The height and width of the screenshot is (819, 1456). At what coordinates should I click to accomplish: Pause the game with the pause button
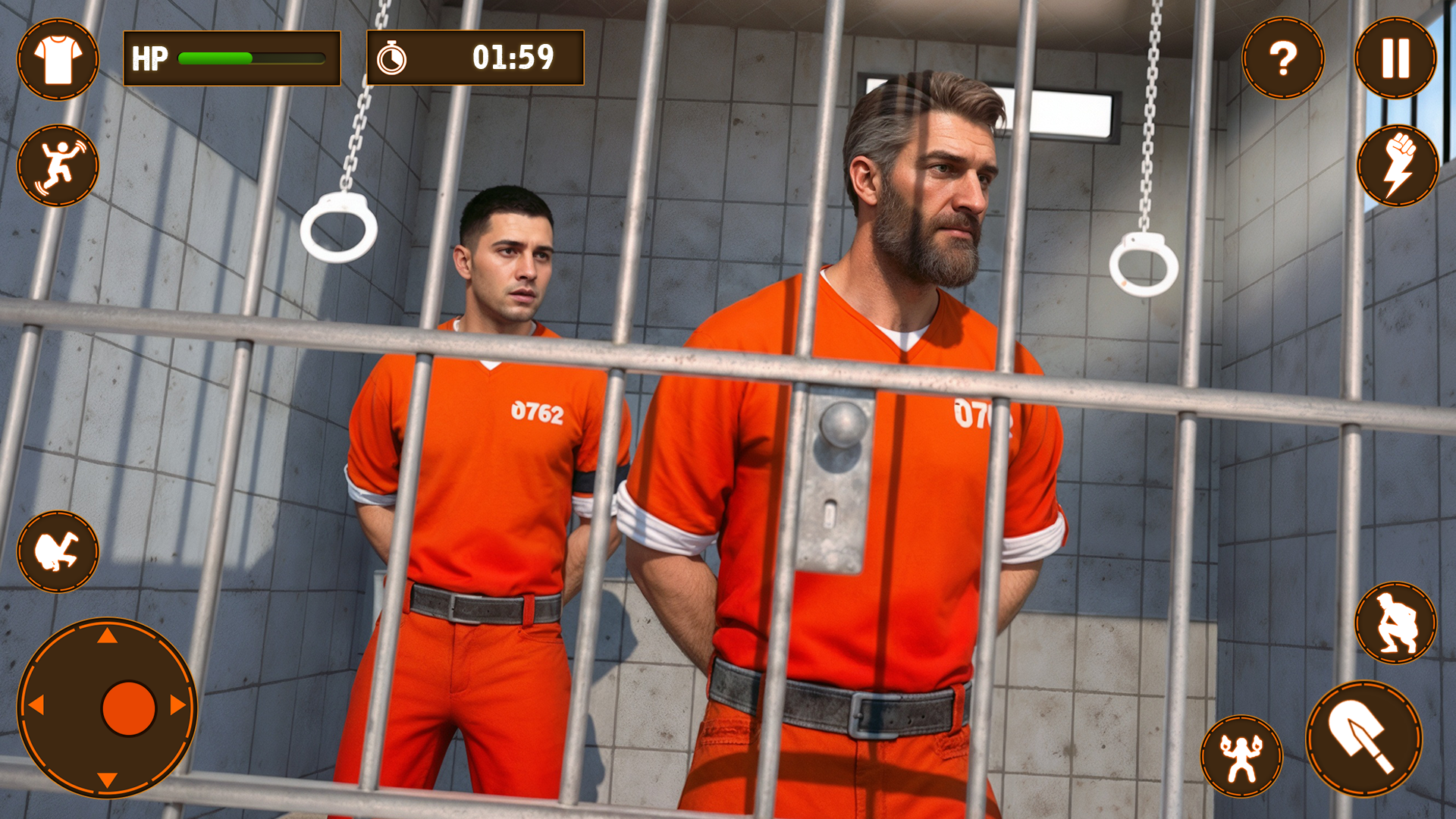tap(1397, 57)
